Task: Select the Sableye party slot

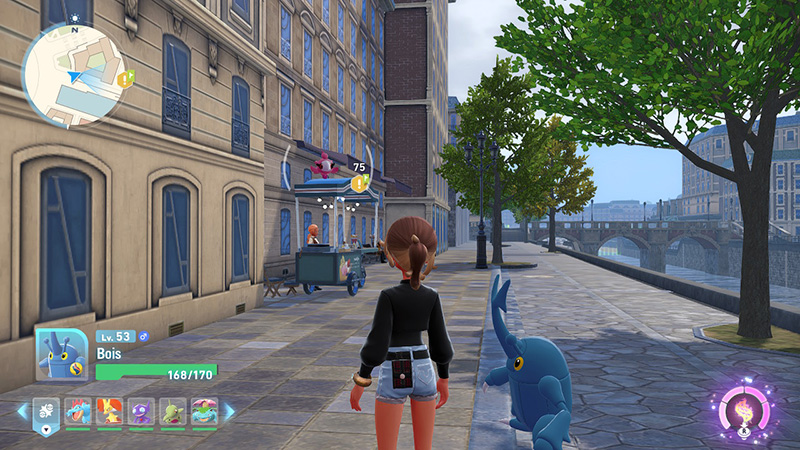Action: point(141,411)
